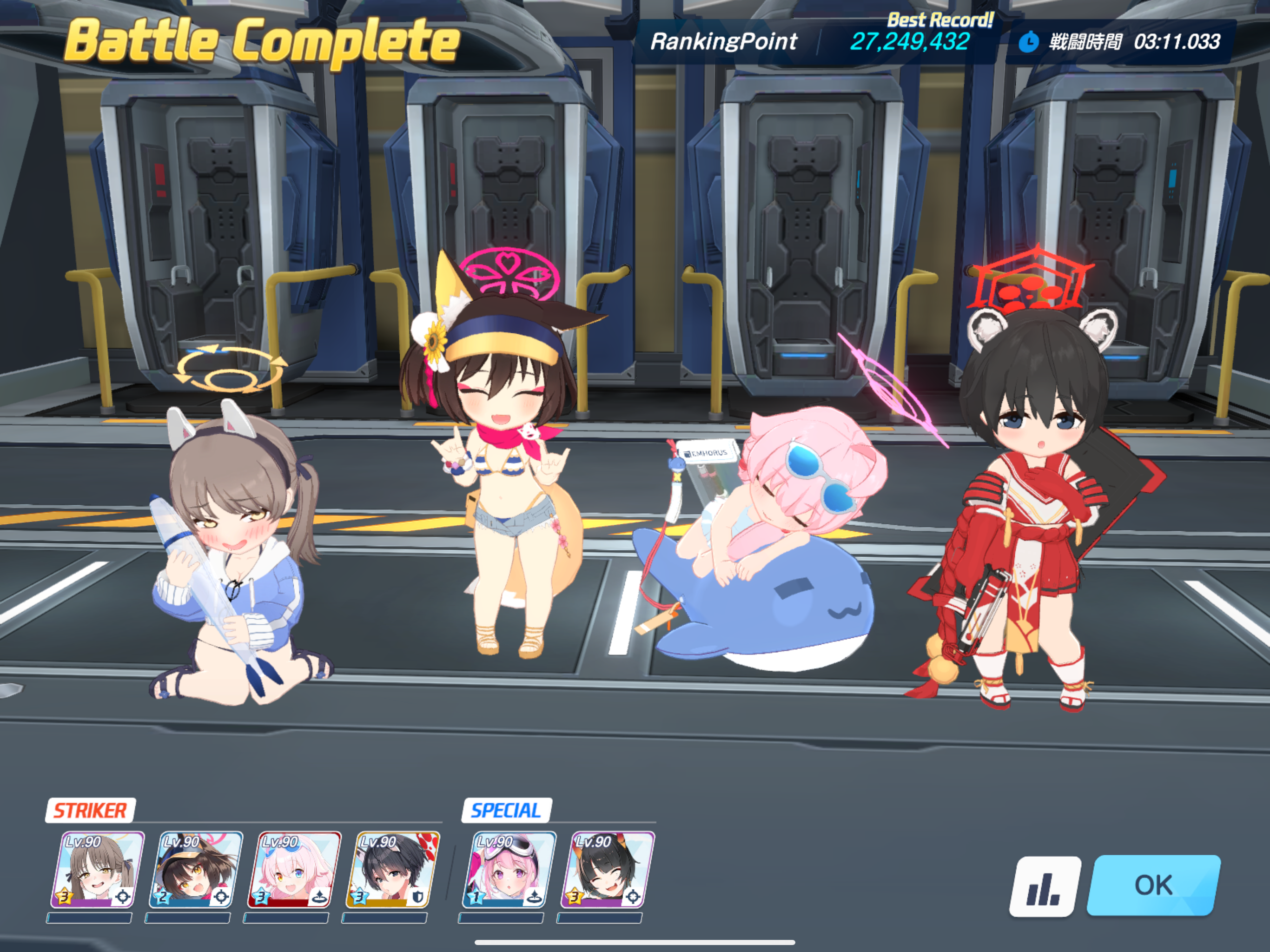
Task: Open the battle statistics bar-chart button
Action: (x=1045, y=886)
